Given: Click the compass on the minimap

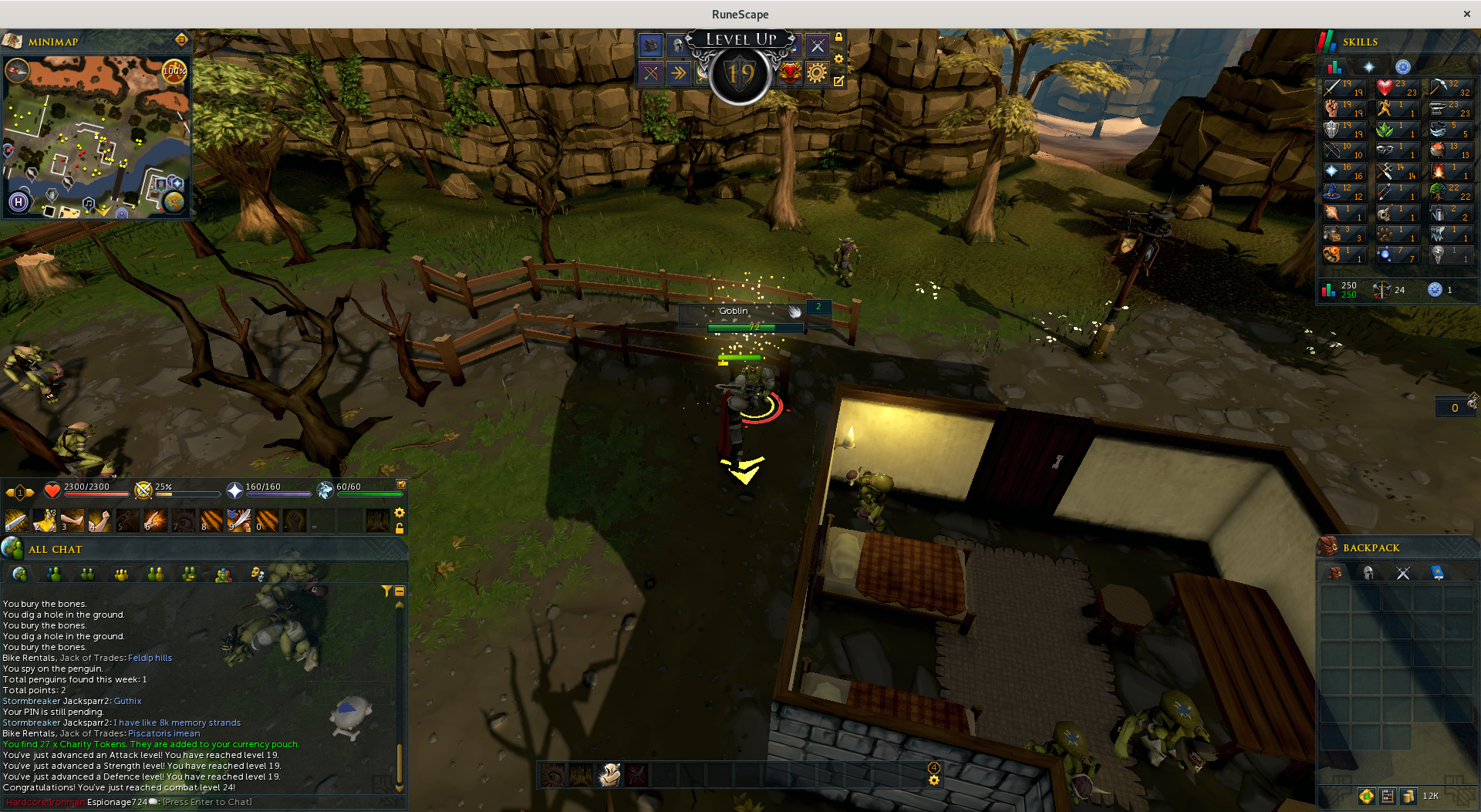Looking at the screenshot, I should click(17, 71).
